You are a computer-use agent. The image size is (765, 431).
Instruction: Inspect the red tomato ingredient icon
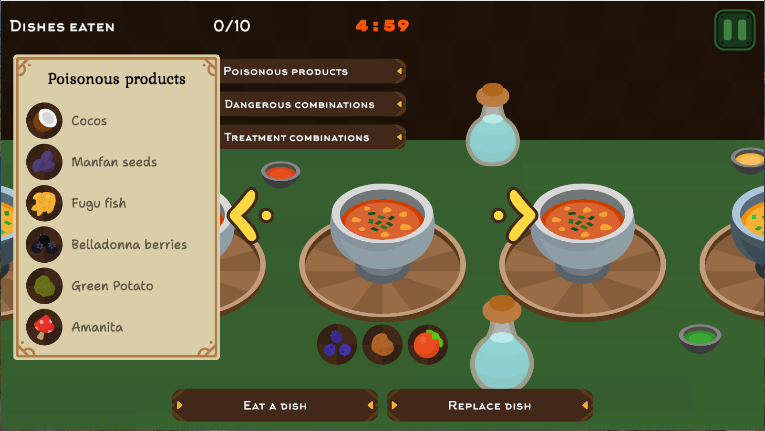coord(427,345)
